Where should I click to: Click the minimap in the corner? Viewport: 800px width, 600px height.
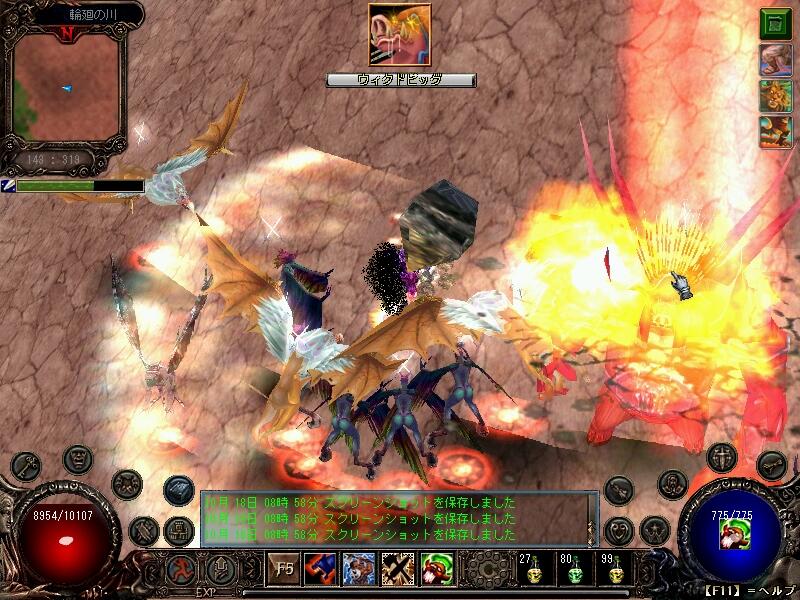click(67, 87)
